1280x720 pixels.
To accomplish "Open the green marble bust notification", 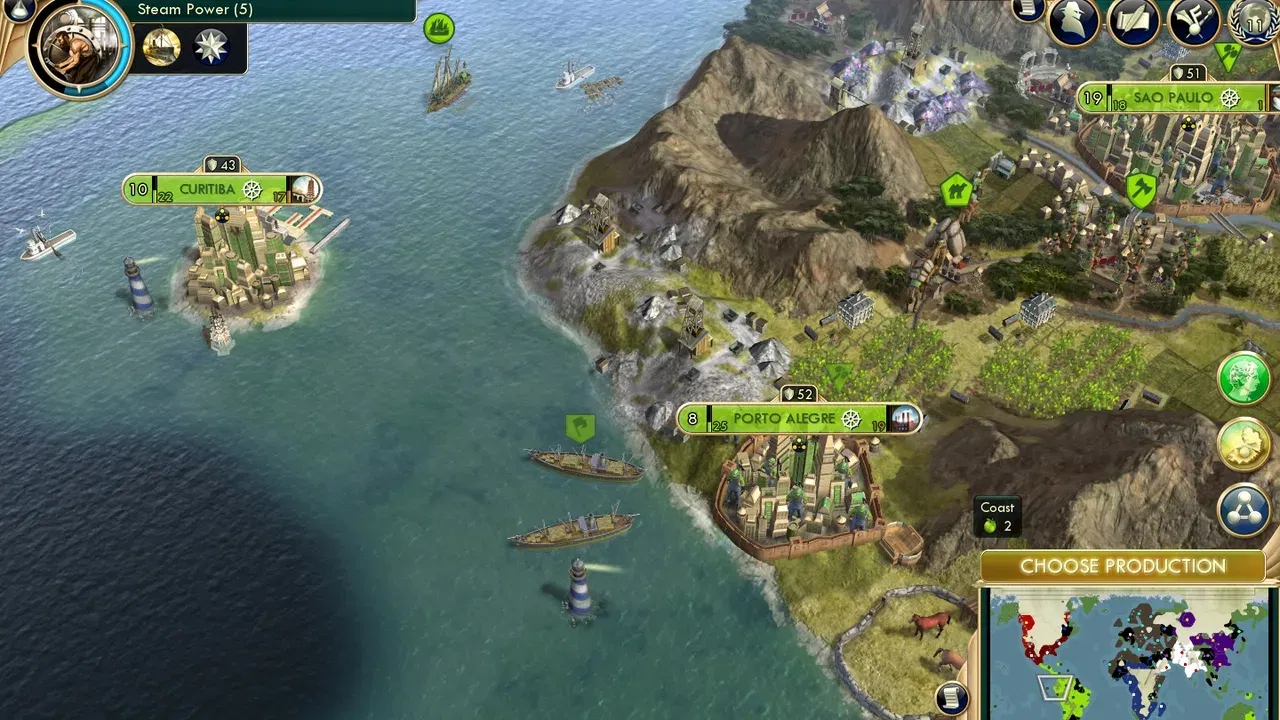I will (1243, 379).
